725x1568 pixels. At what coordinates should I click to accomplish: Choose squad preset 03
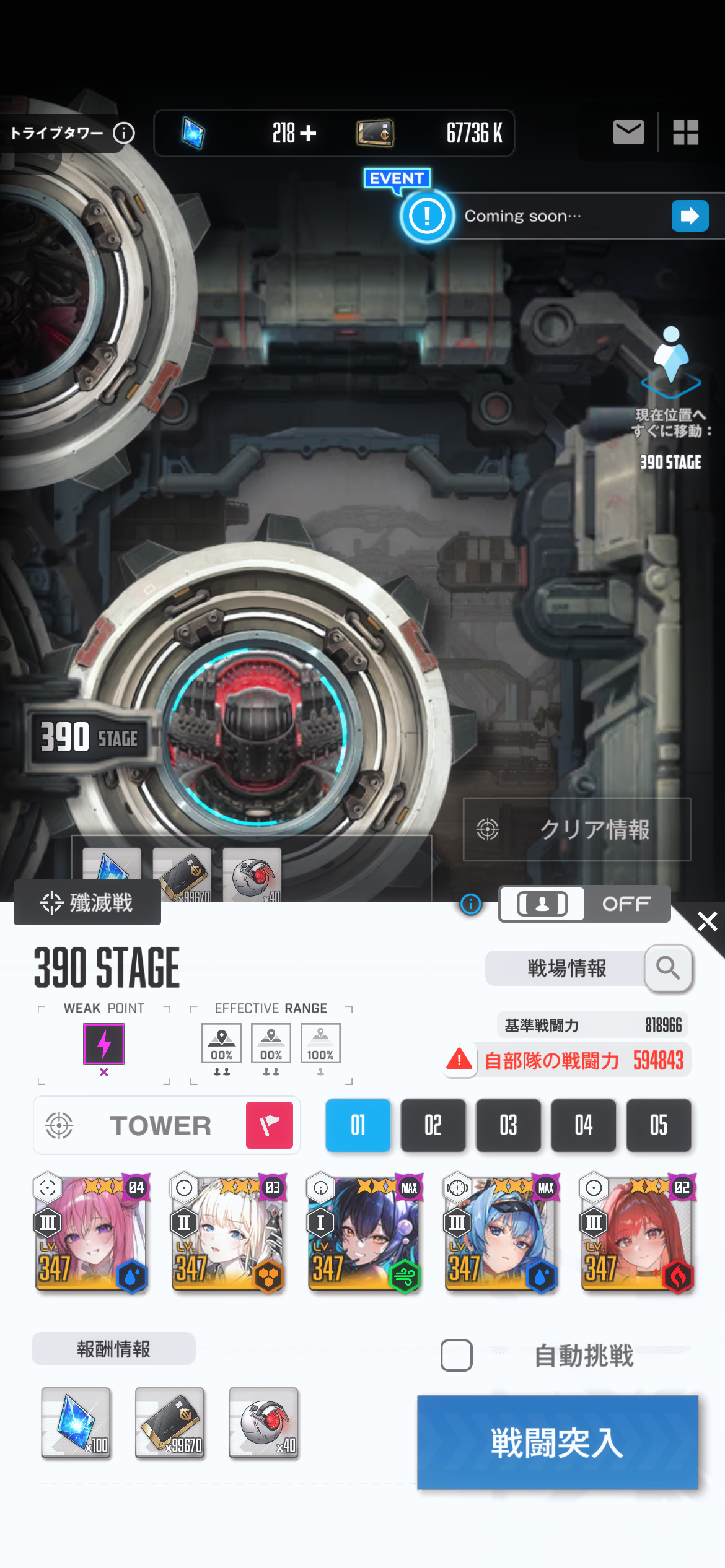(x=508, y=1125)
